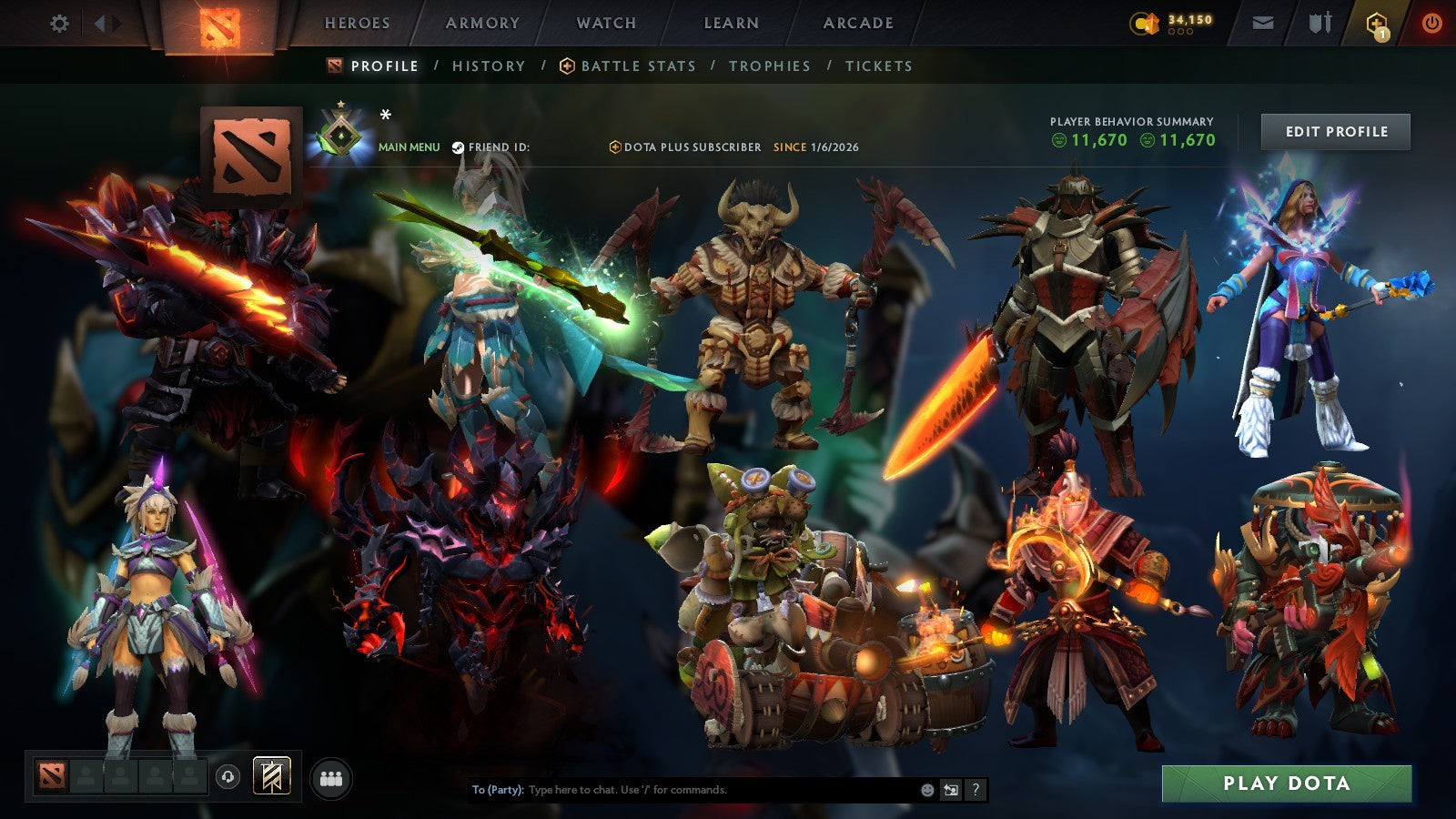1456x819 pixels.
Task: Open the ARMORY menu
Action: 482,24
